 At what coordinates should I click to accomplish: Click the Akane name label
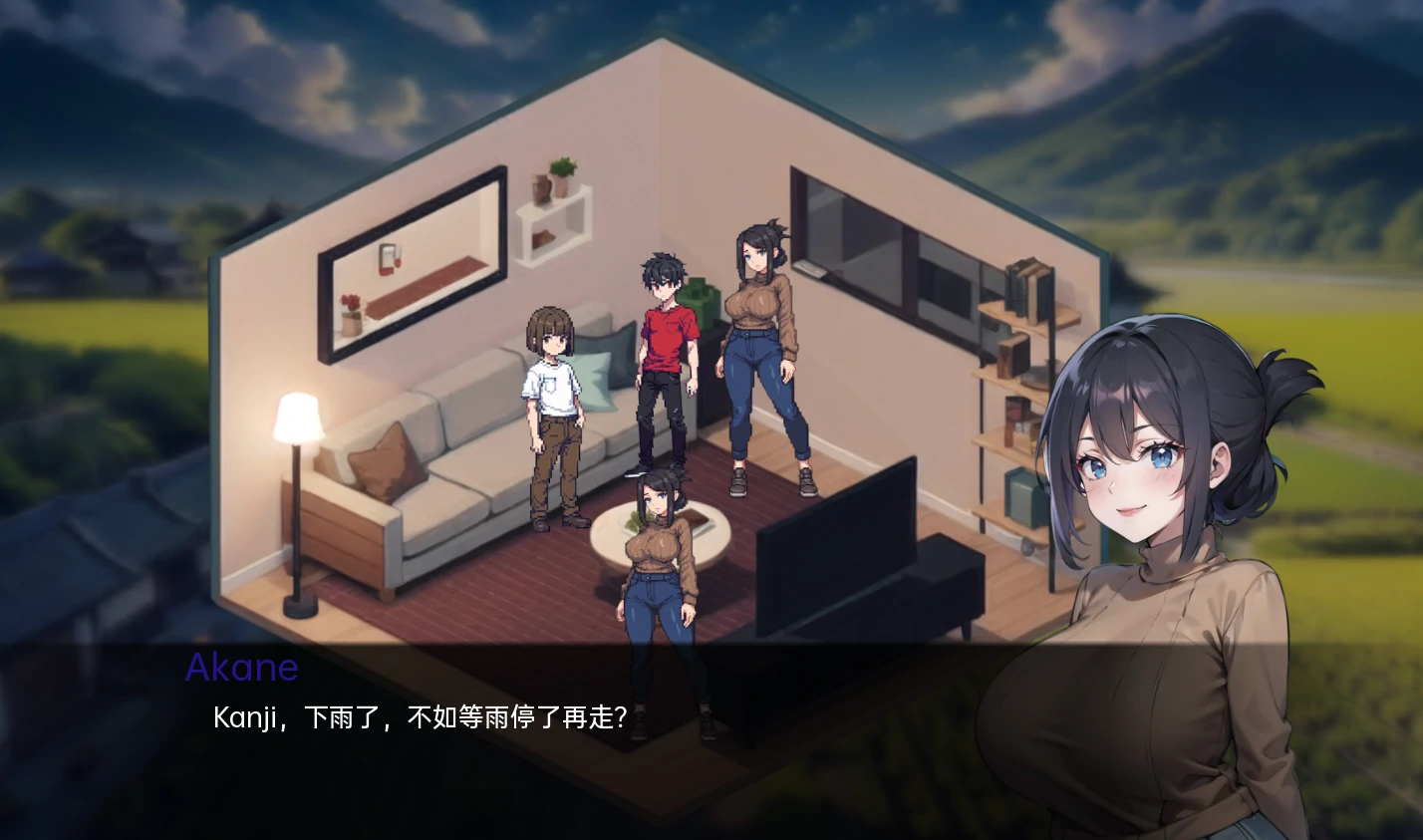coord(242,668)
